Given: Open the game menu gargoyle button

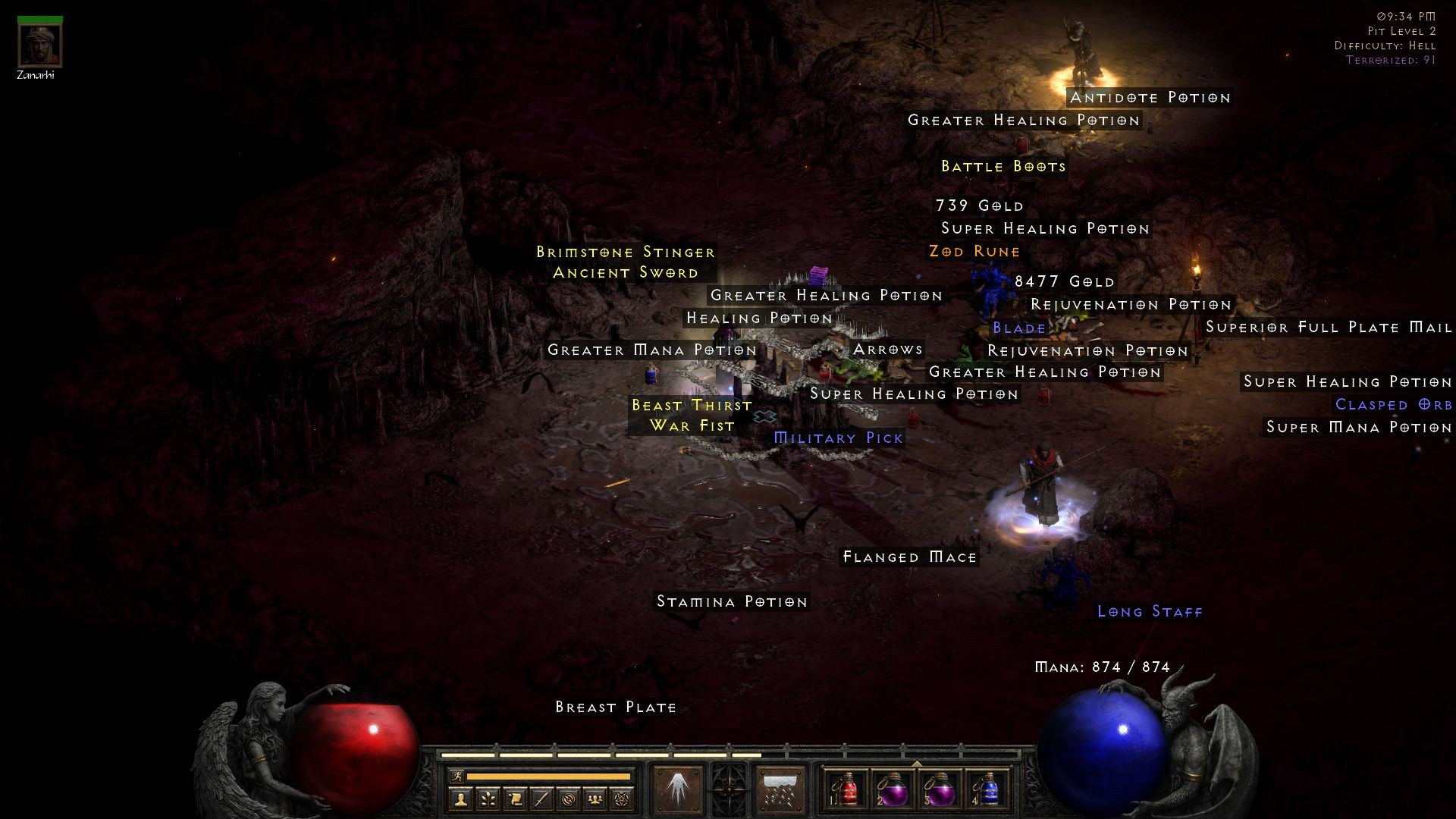Looking at the screenshot, I should [x=728, y=789].
